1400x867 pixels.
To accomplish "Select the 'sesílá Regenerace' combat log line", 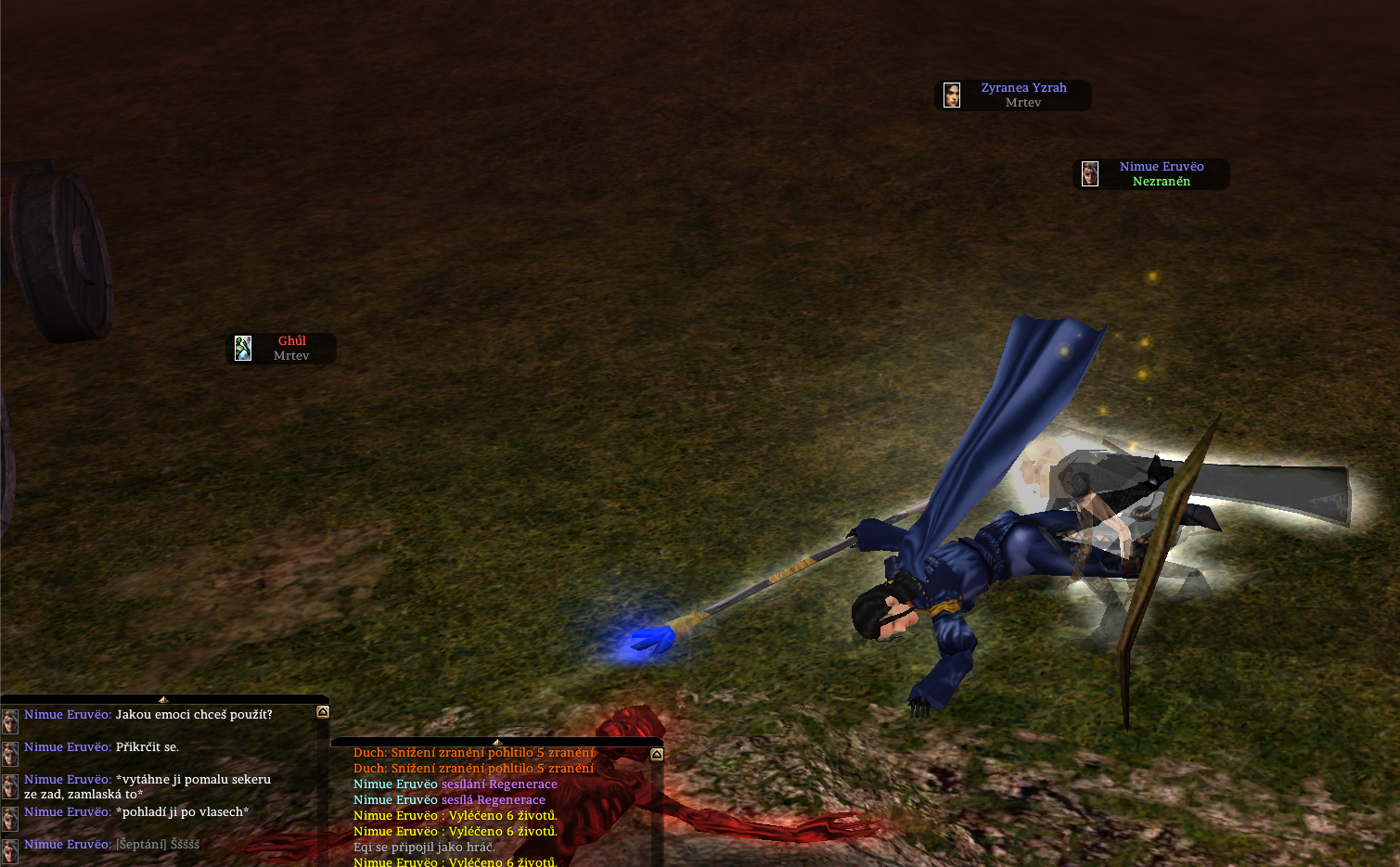I will pos(449,800).
